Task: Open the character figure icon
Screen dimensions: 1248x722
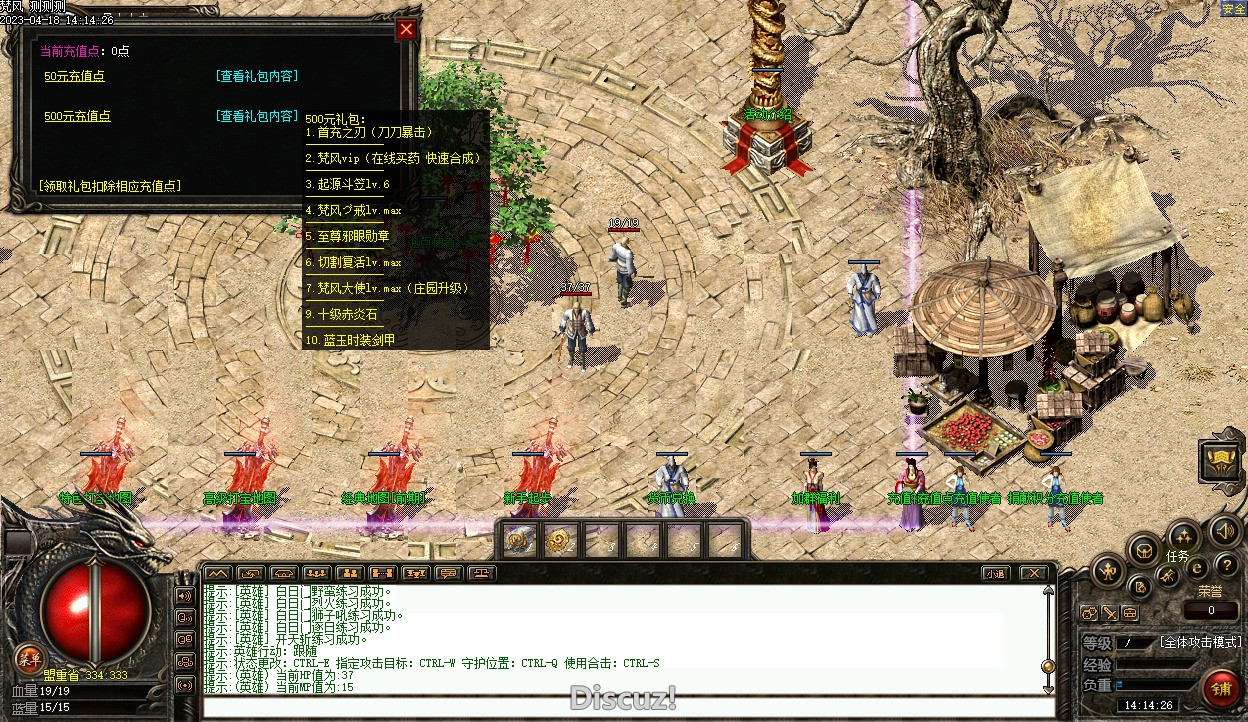Action: coord(1107,572)
